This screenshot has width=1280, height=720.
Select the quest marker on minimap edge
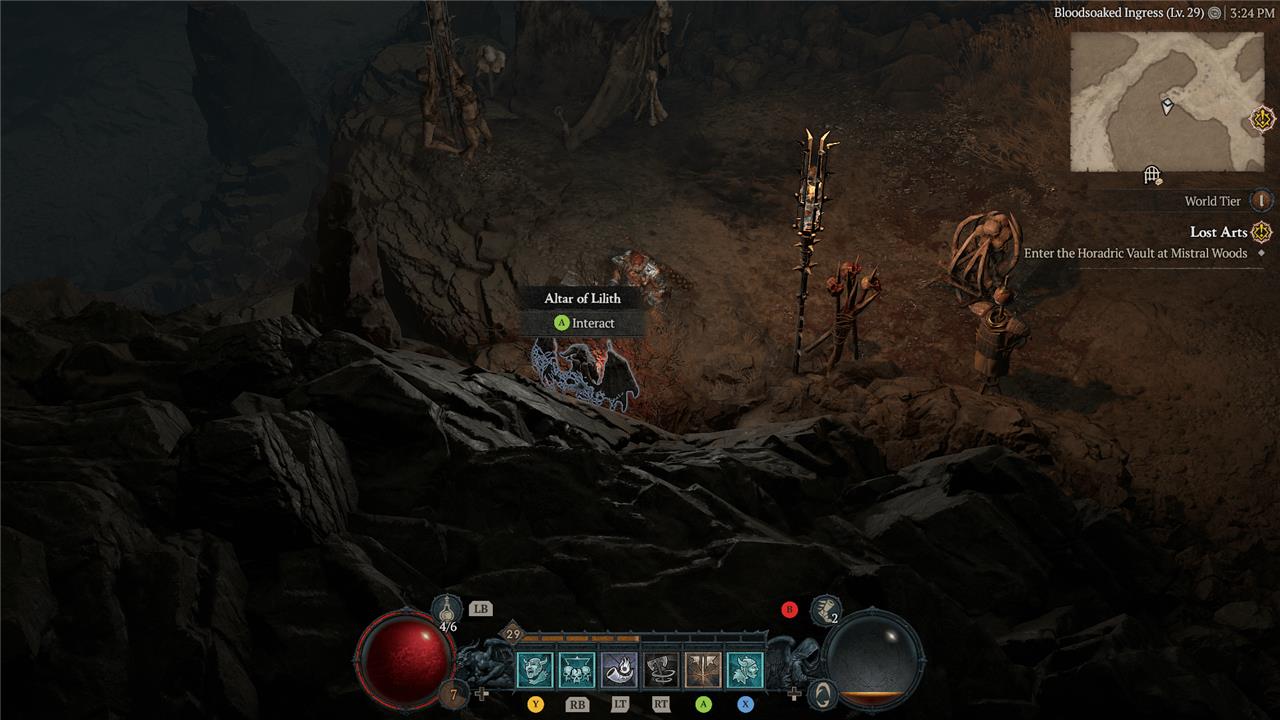1262,120
